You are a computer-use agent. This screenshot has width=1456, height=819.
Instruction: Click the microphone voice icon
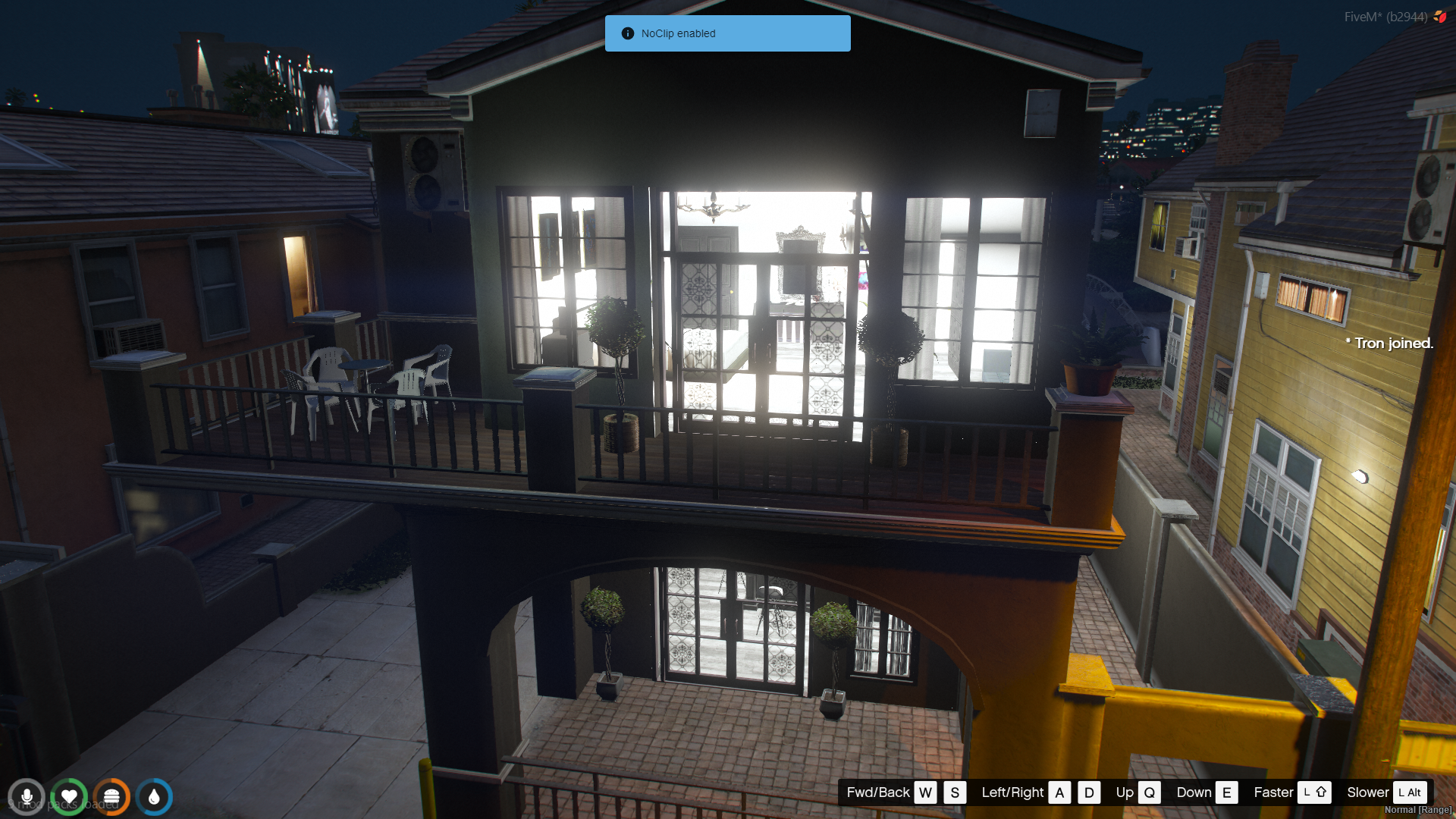[27, 797]
